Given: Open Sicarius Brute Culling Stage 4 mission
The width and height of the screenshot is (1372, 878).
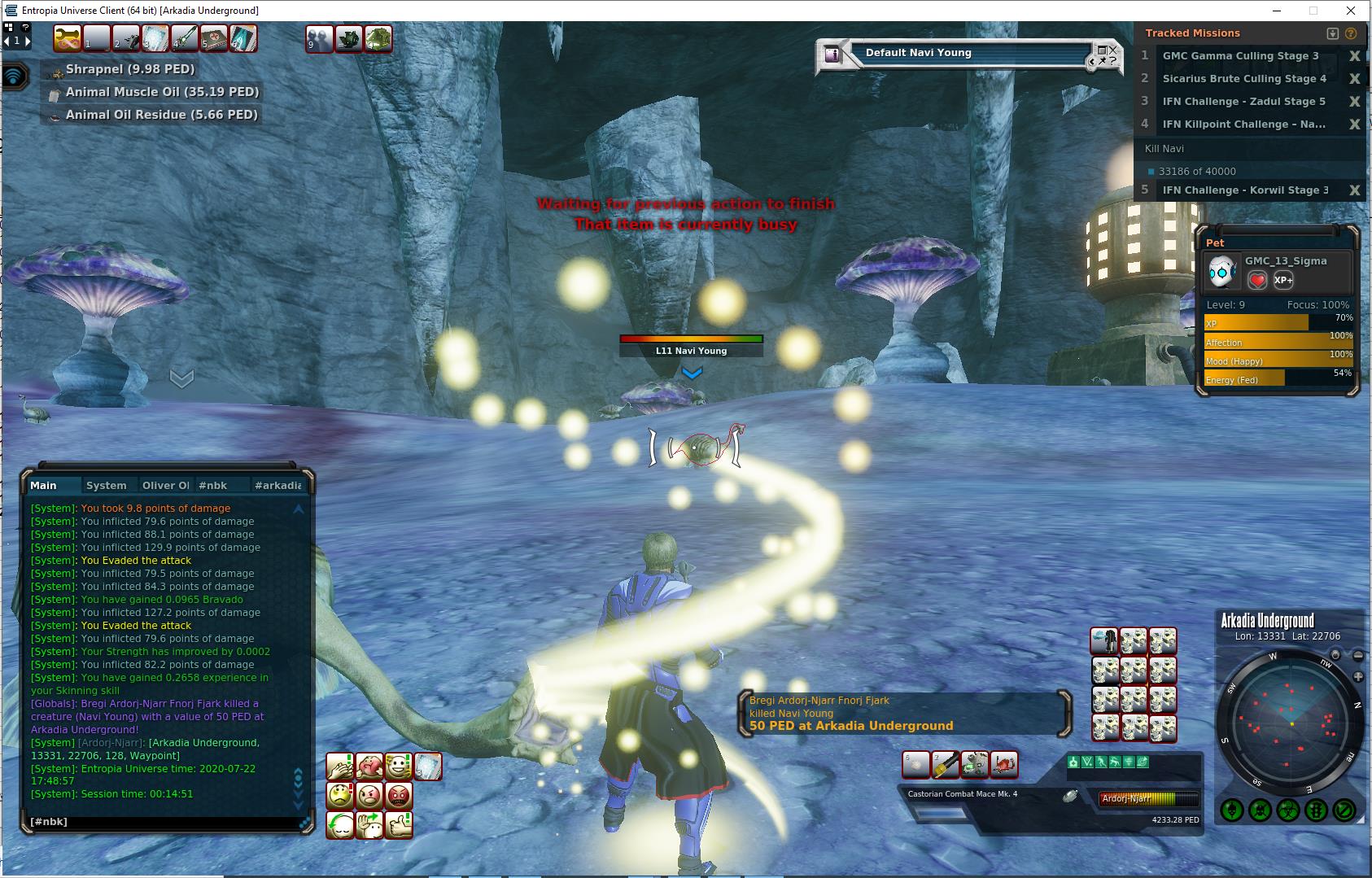Looking at the screenshot, I should [x=1243, y=79].
